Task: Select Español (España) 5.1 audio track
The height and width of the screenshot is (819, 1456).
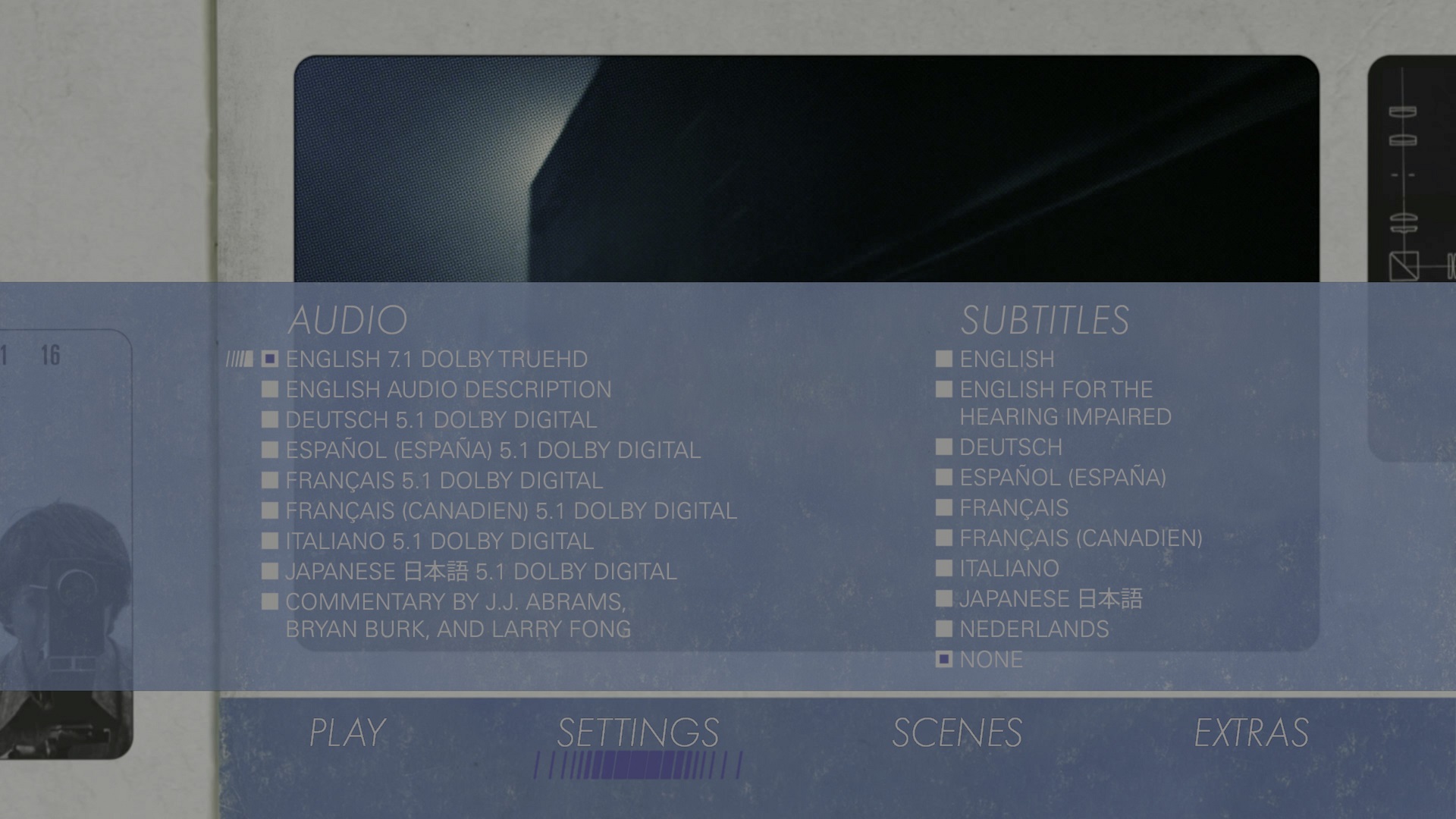Action: 492,450
